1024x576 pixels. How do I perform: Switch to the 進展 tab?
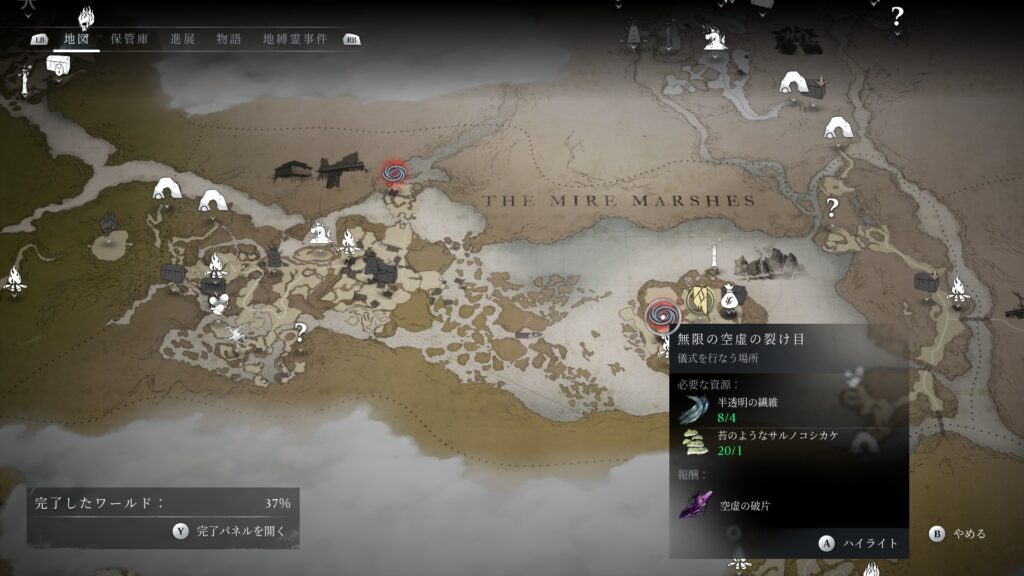click(x=182, y=39)
